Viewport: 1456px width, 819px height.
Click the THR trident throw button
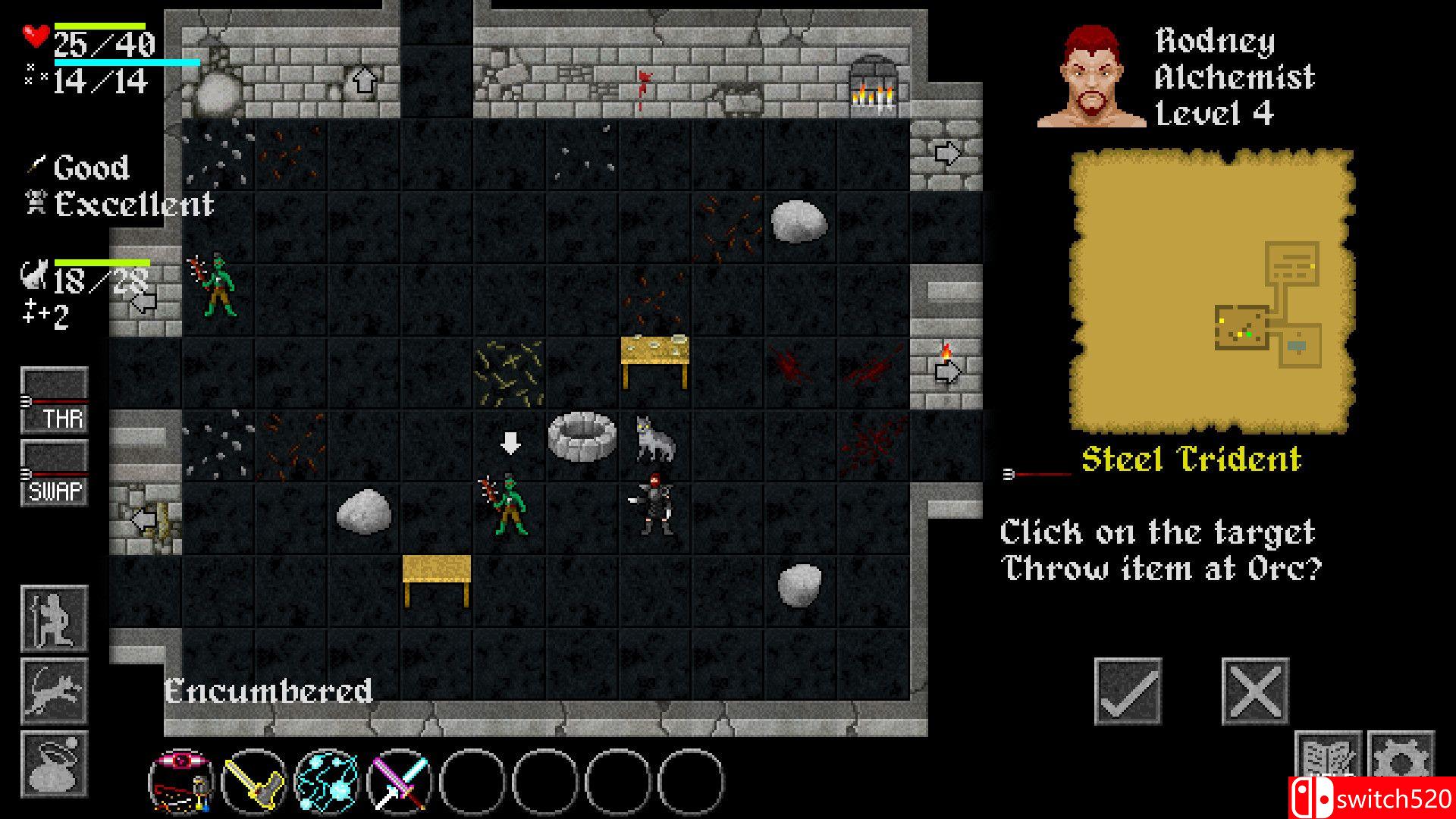click(x=54, y=400)
